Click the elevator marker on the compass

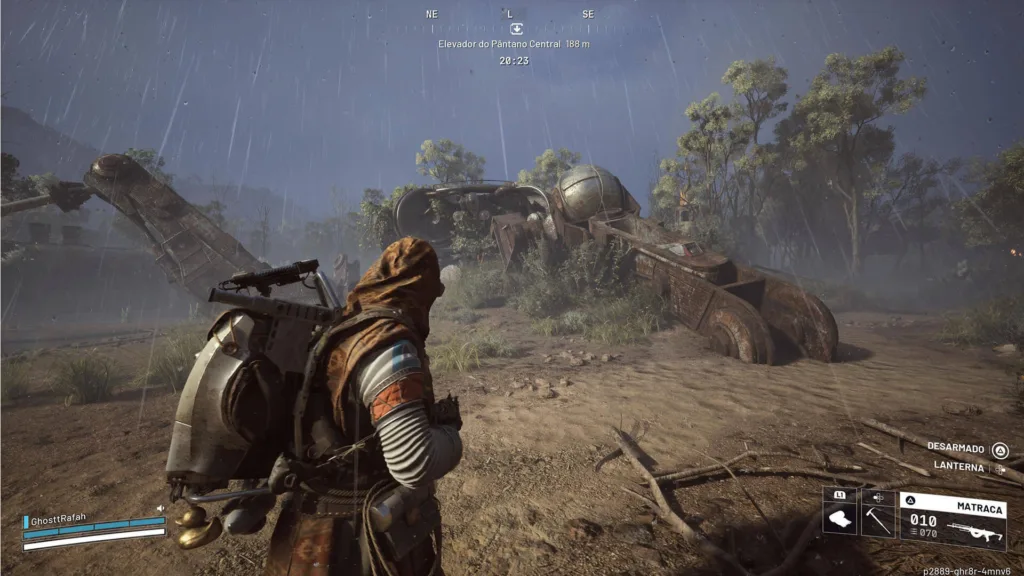(516, 29)
